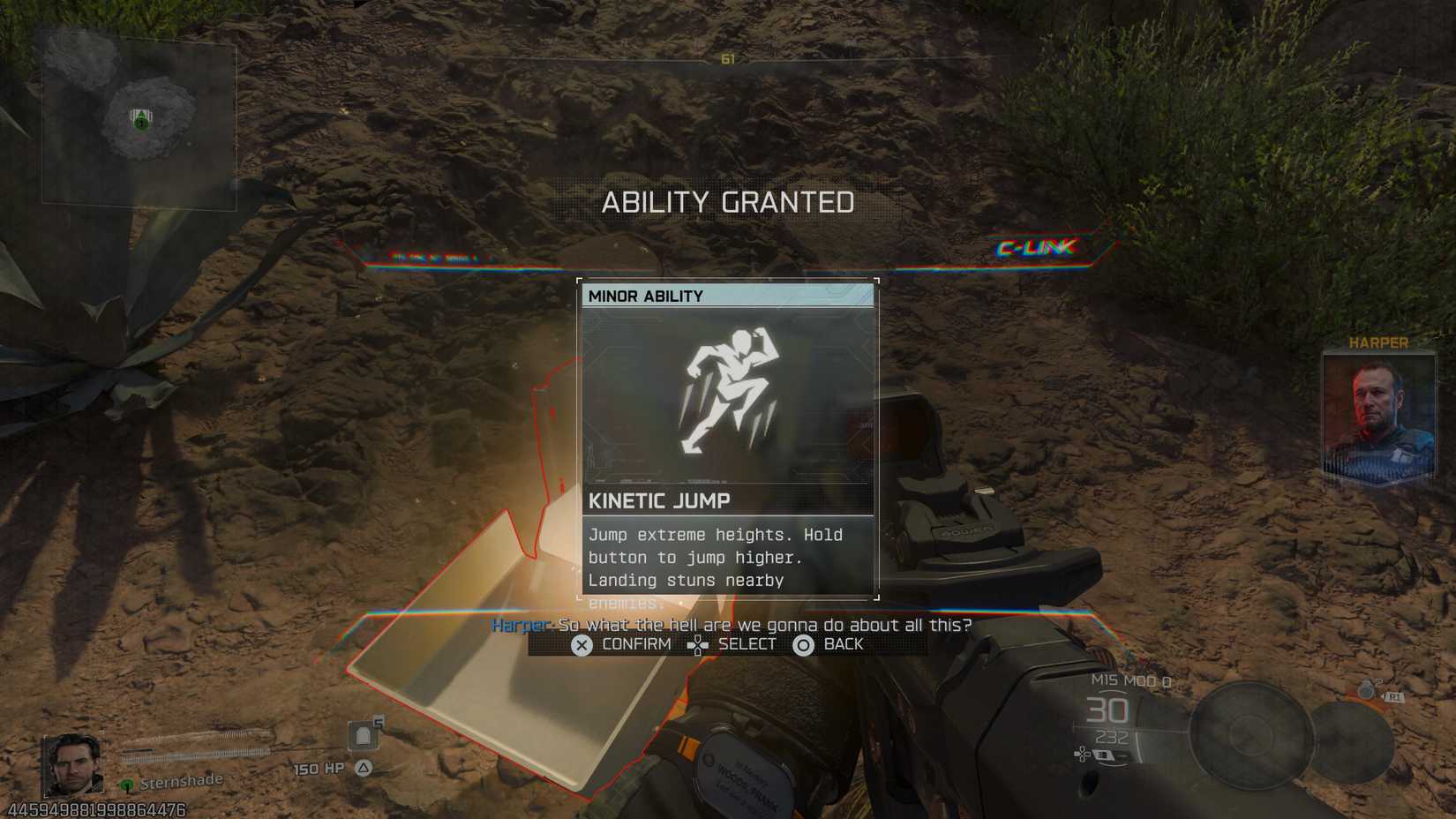Screen dimensions: 1456x819
Task: Expand the MINOR ABILITY header bar
Action: coord(727,296)
